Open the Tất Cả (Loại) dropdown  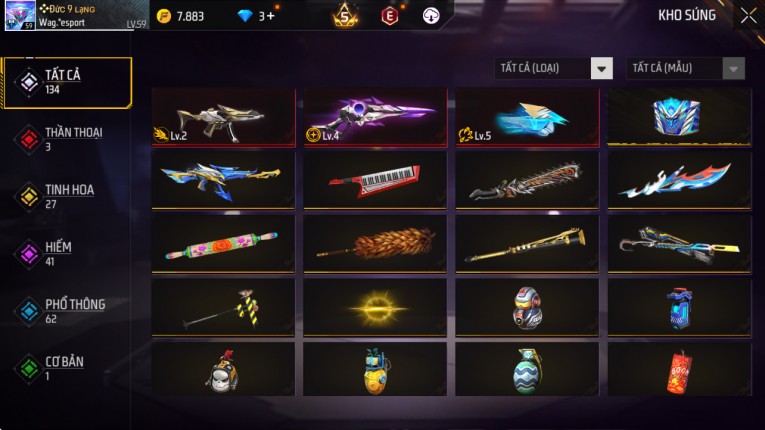click(553, 68)
